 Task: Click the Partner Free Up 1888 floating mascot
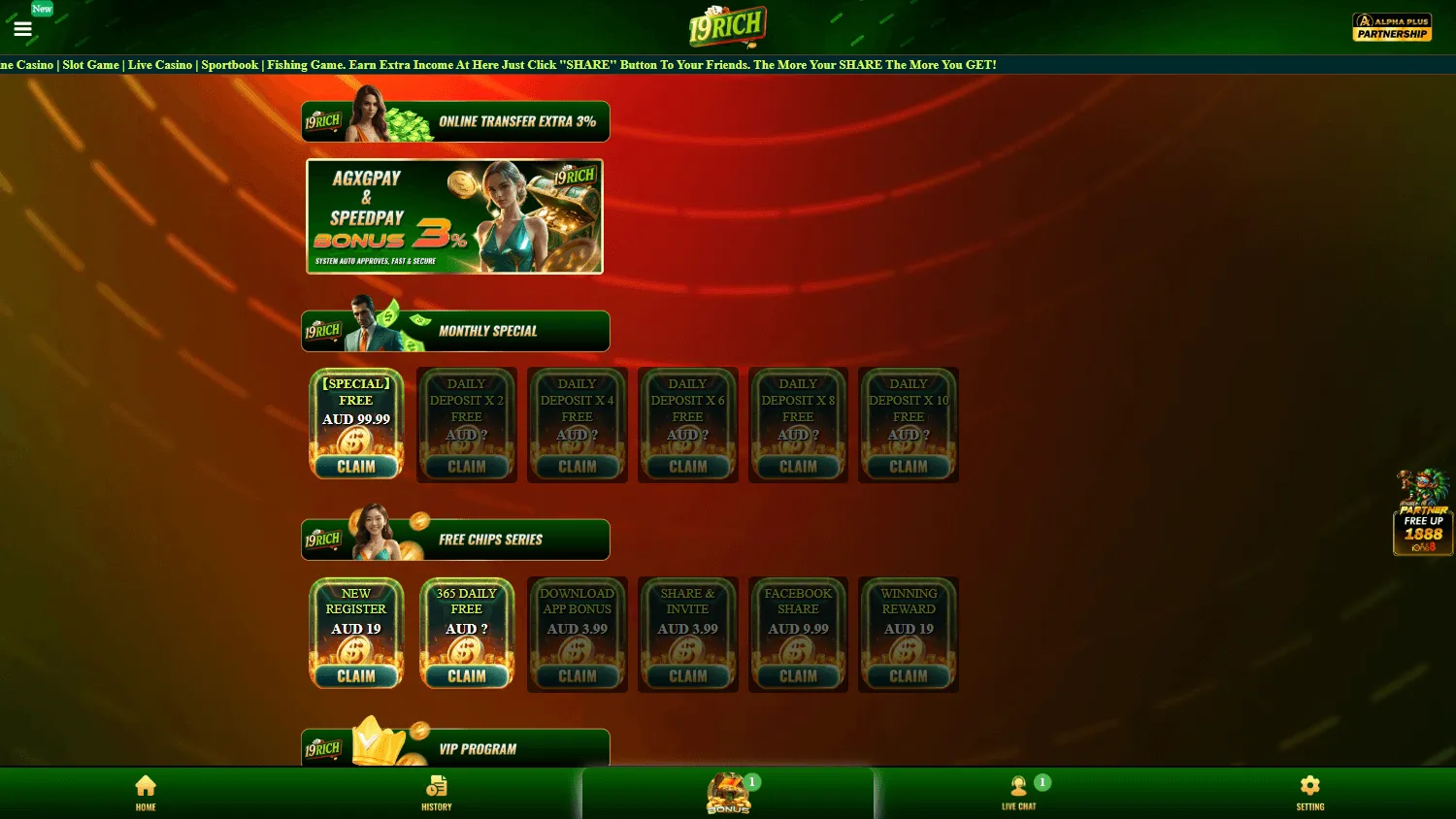pos(1423,512)
